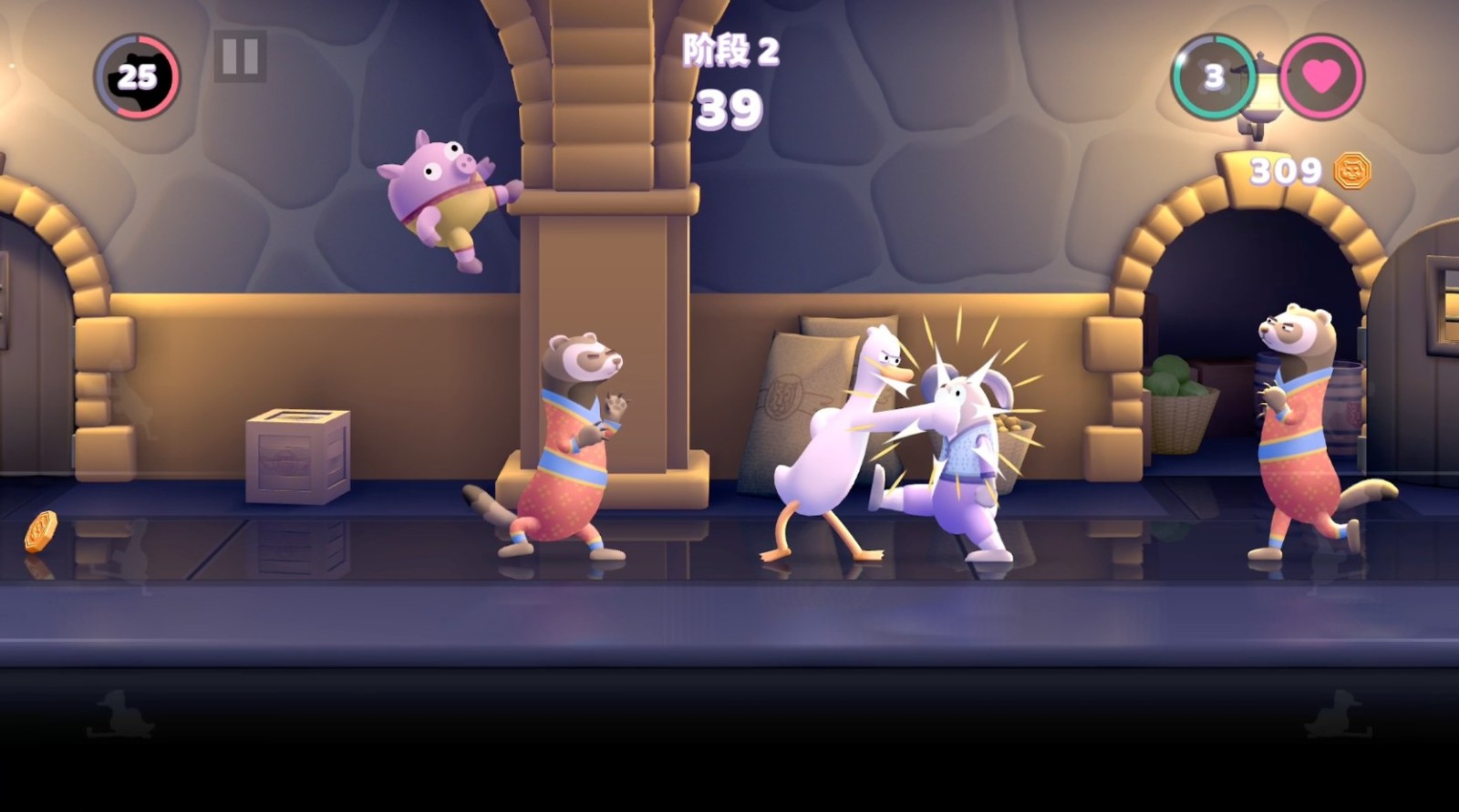Screen dimensions: 1459x812
Task: Pause the game with the pause button
Action: point(240,57)
